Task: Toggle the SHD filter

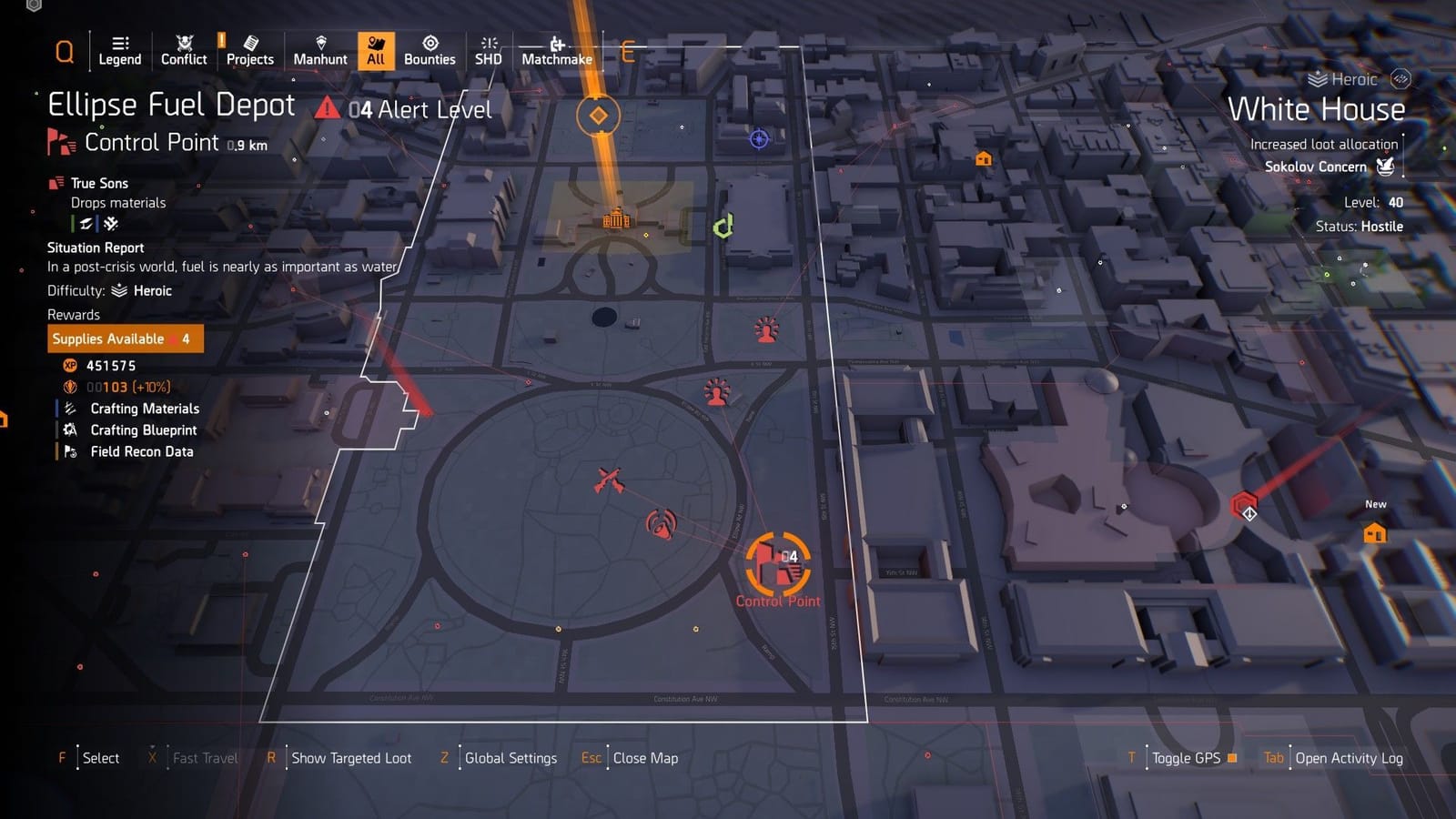Action: [488, 50]
